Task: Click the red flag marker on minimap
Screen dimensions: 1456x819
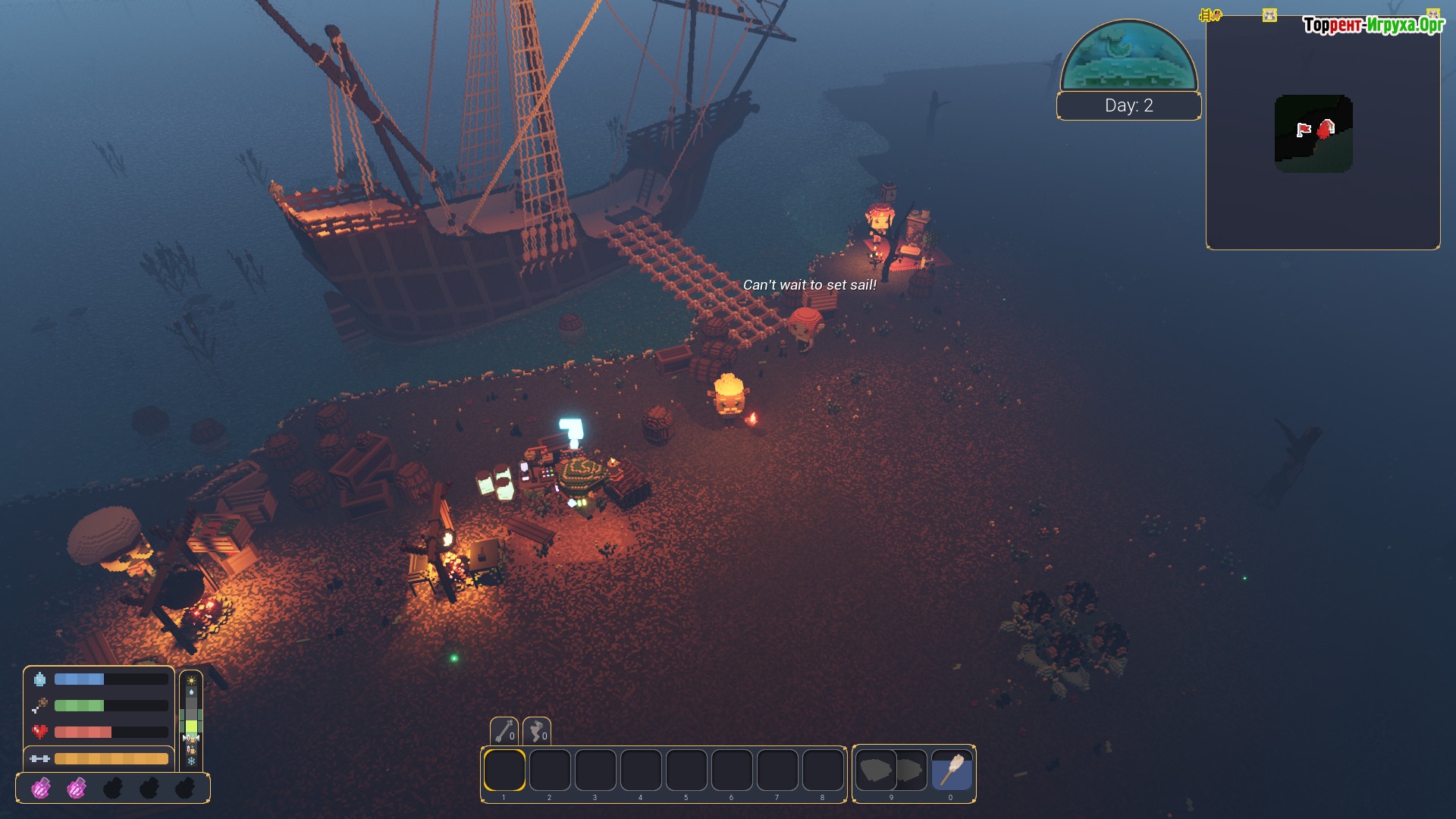Action: tap(1304, 130)
